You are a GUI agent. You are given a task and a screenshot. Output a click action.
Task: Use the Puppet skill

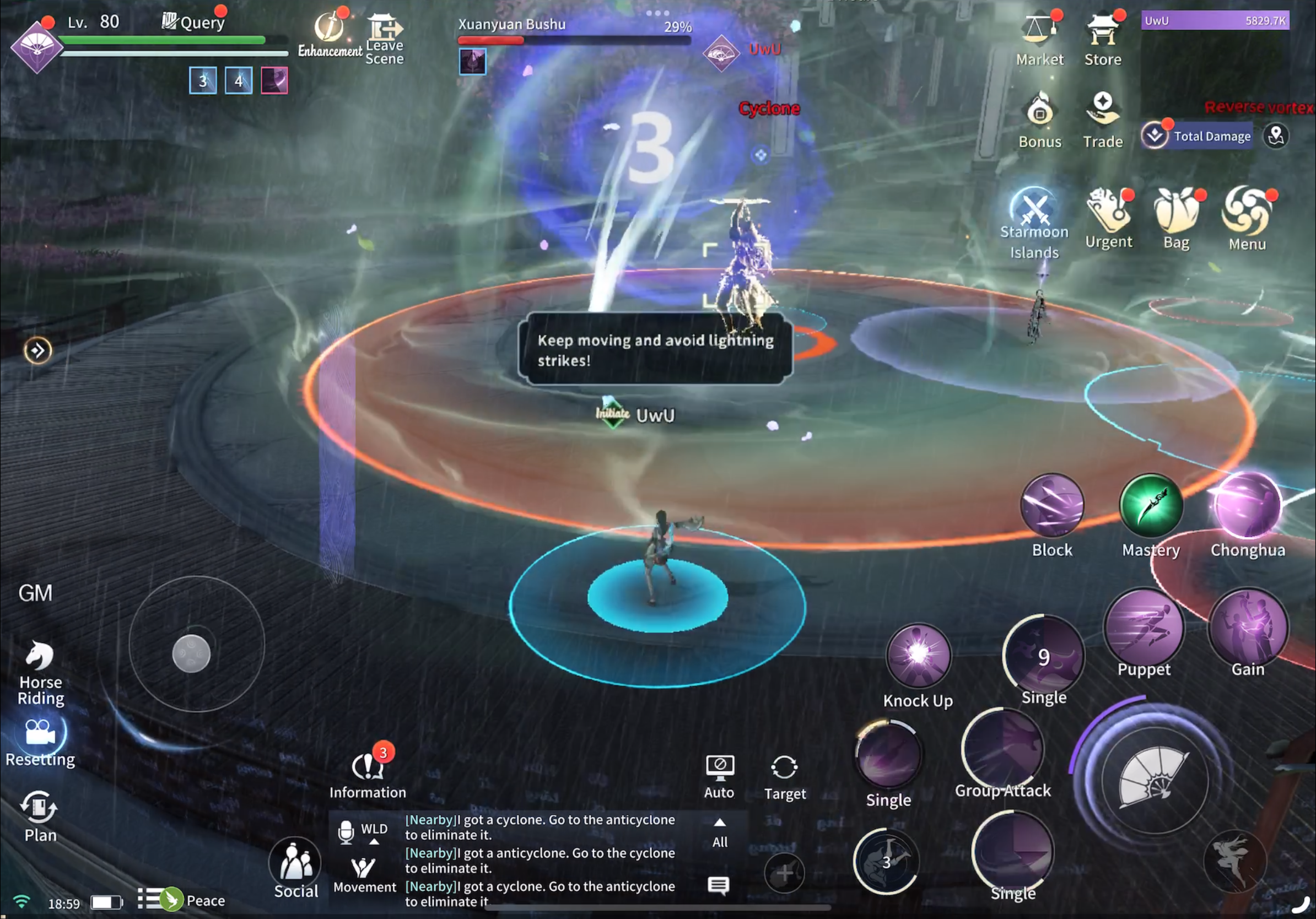point(1144,628)
